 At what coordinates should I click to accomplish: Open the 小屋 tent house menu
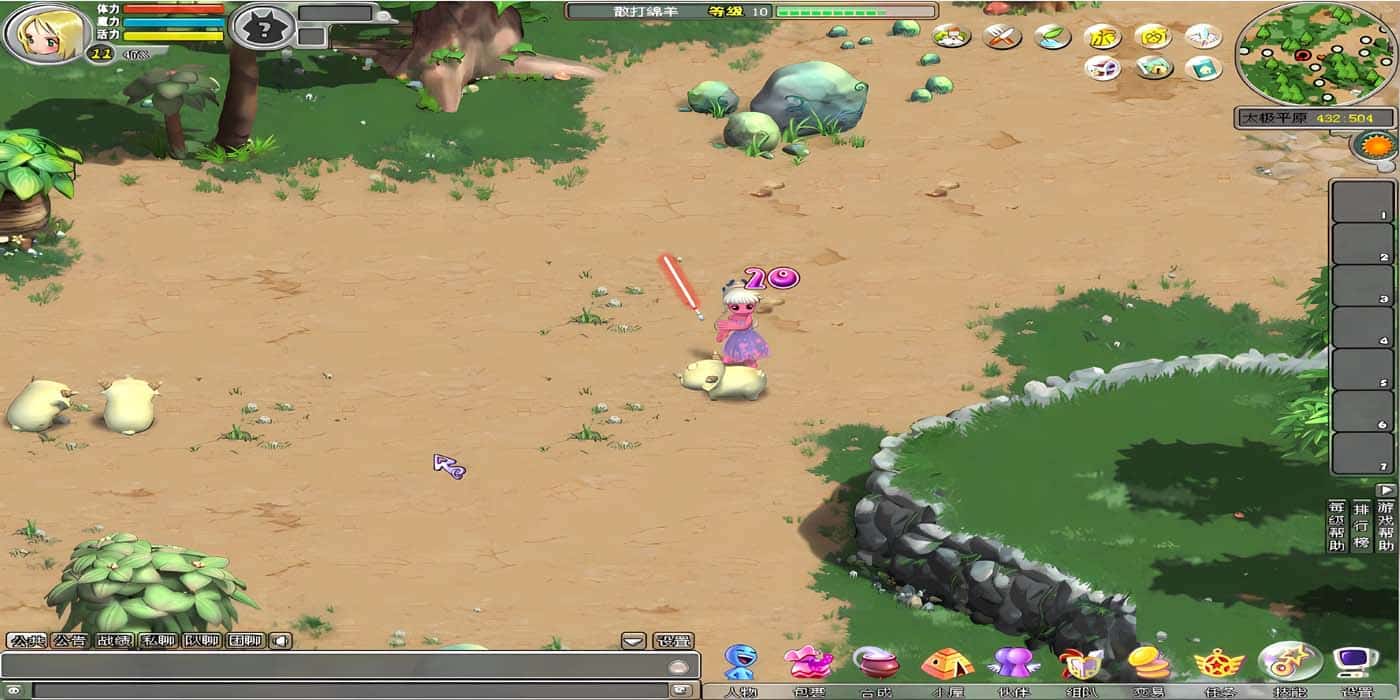pos(946,663)
